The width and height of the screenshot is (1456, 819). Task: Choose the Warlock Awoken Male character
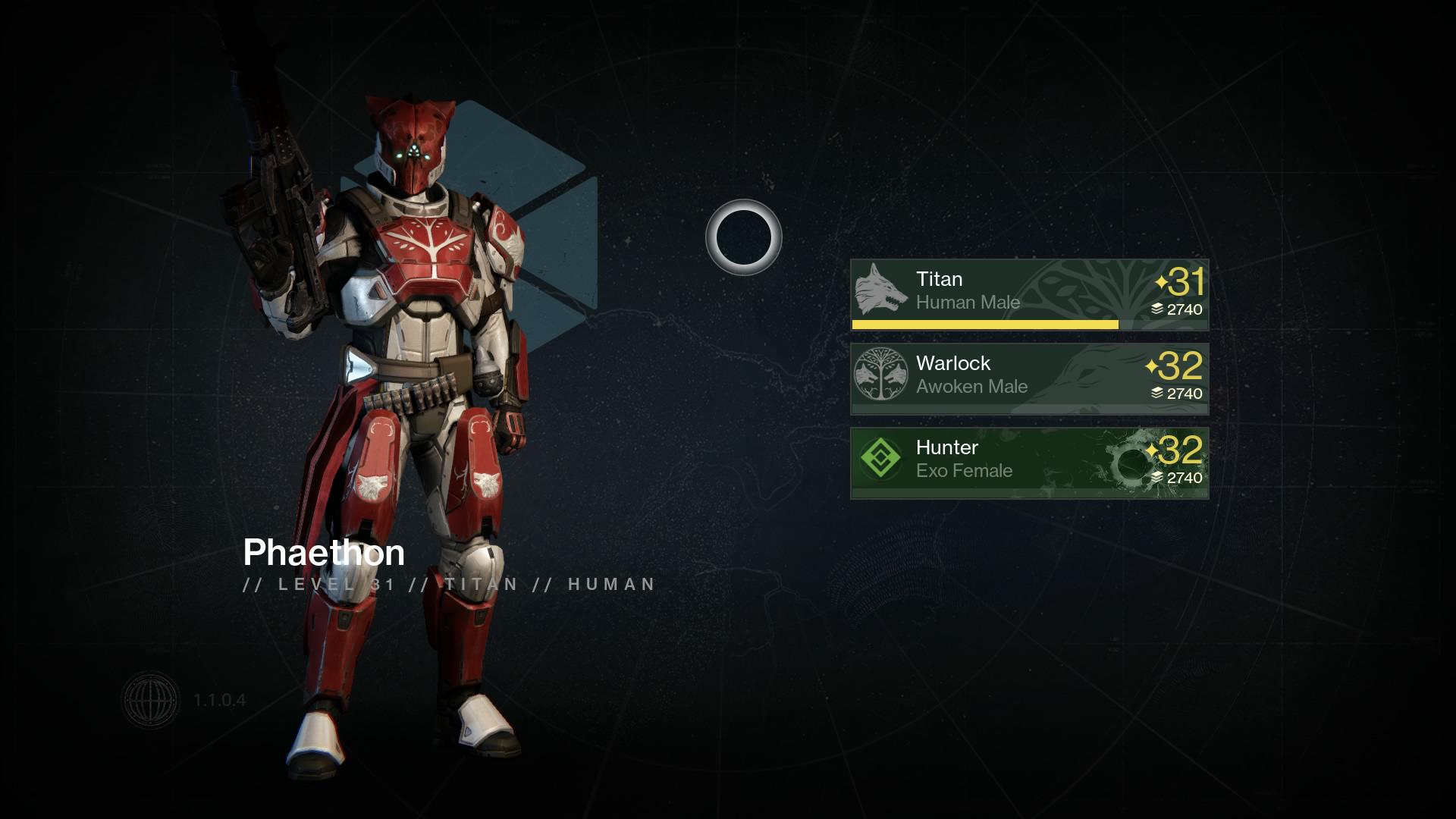[x=1029, y=378]
